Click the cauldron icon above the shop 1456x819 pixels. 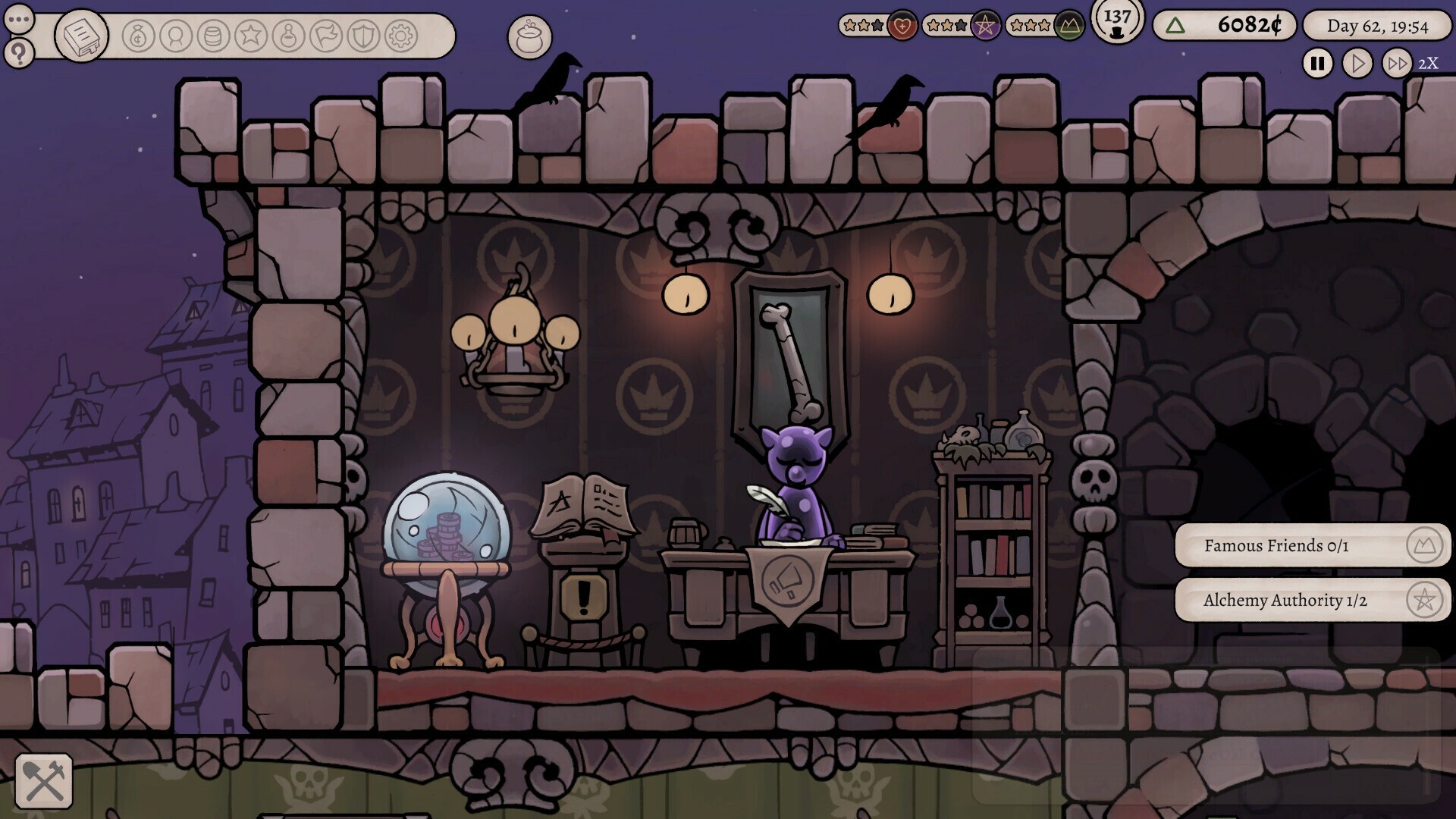(x=531, y=38)
